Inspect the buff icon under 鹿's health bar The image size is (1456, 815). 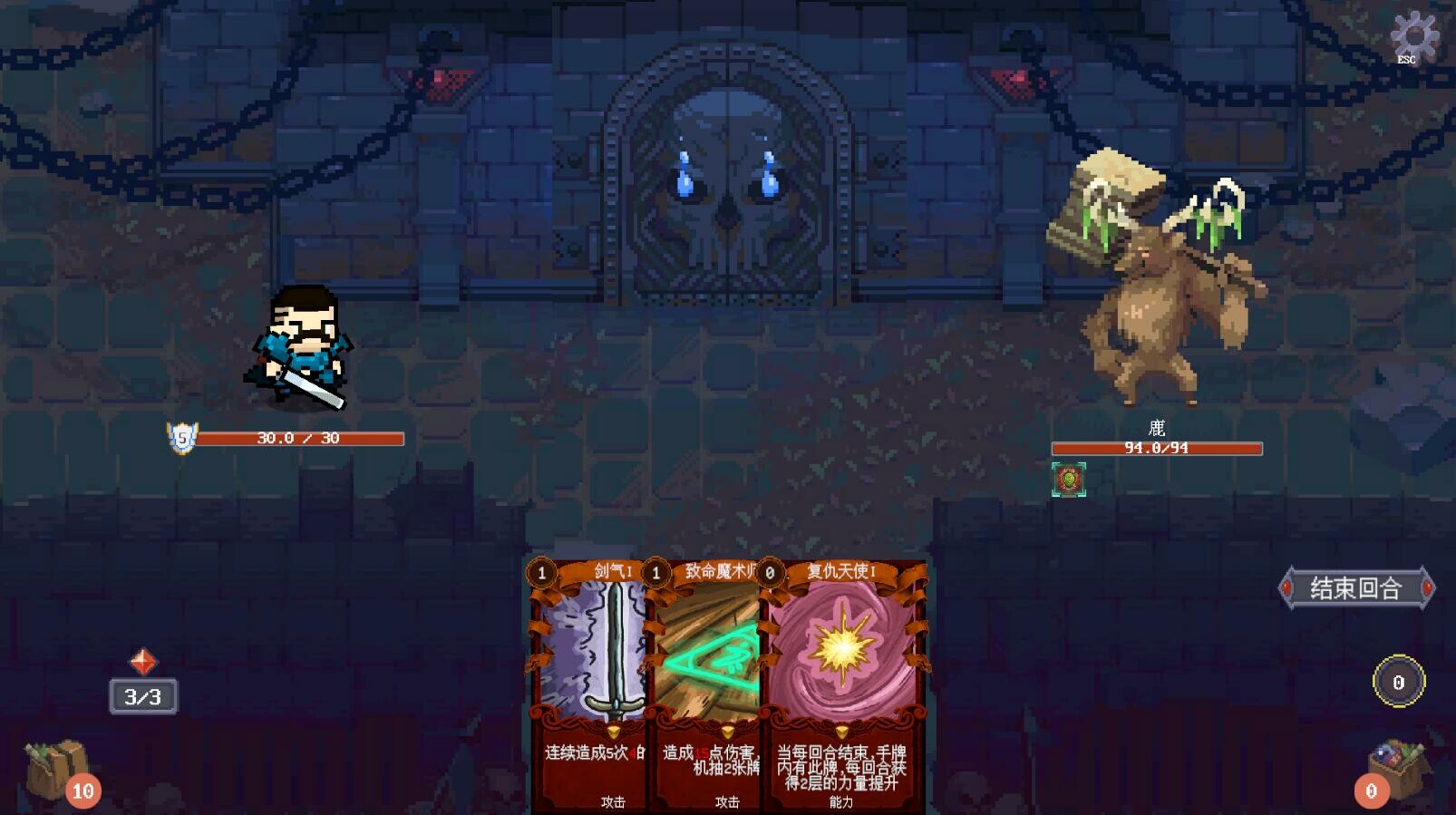point(1068,478)
